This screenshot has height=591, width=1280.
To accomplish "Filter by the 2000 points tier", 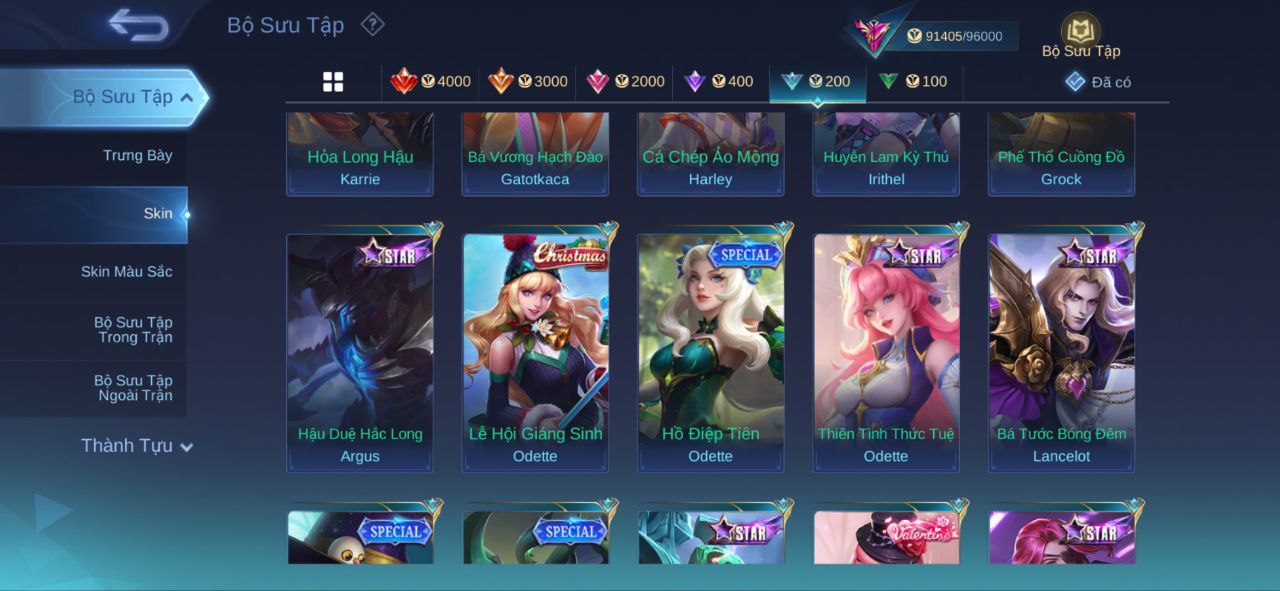I will (x=625, y=81).
